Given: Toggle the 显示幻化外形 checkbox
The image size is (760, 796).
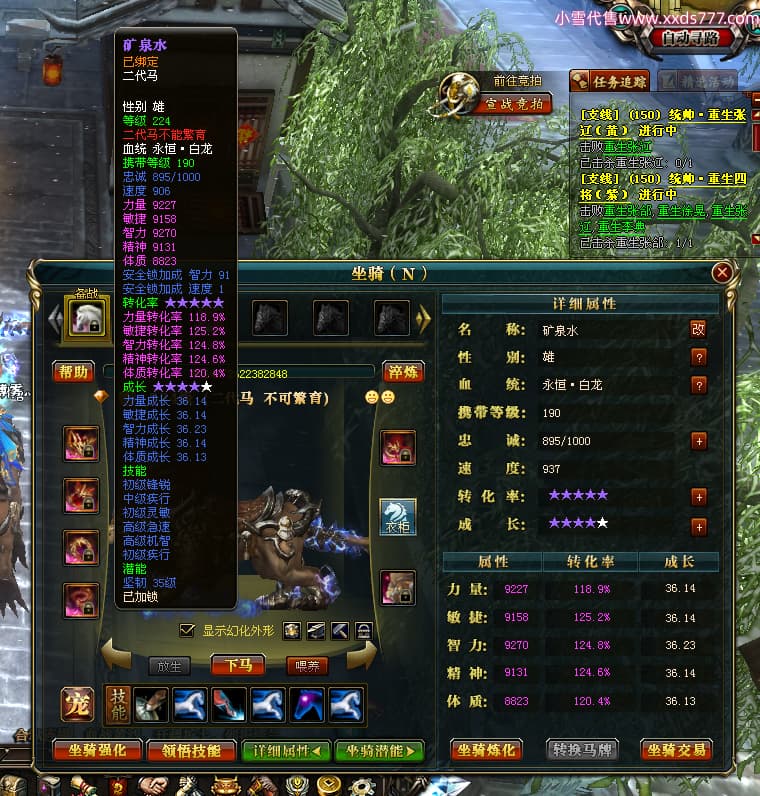Looking at the screenshot, I should 186,630.
